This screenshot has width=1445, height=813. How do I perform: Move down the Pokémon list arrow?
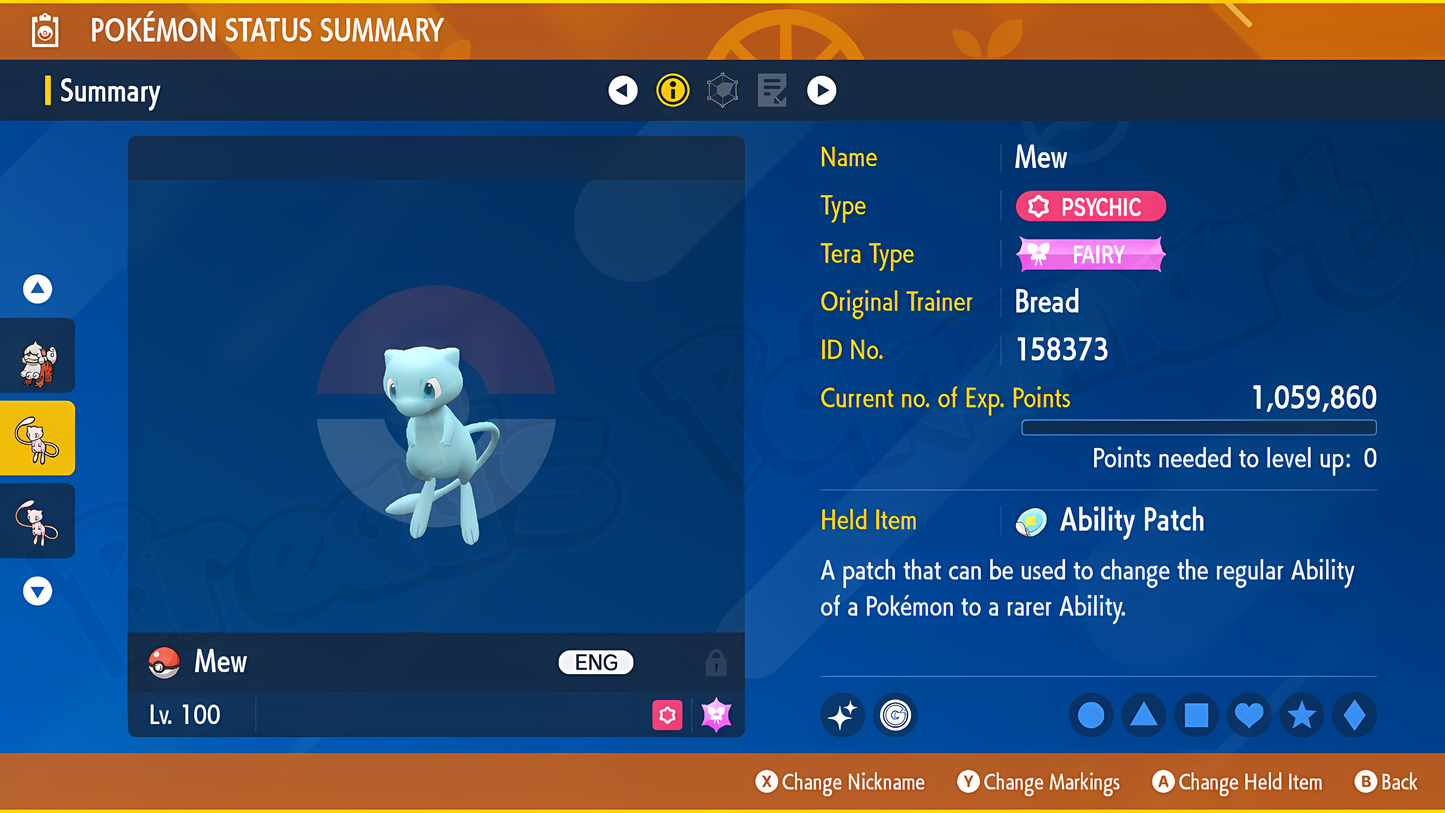38,591
